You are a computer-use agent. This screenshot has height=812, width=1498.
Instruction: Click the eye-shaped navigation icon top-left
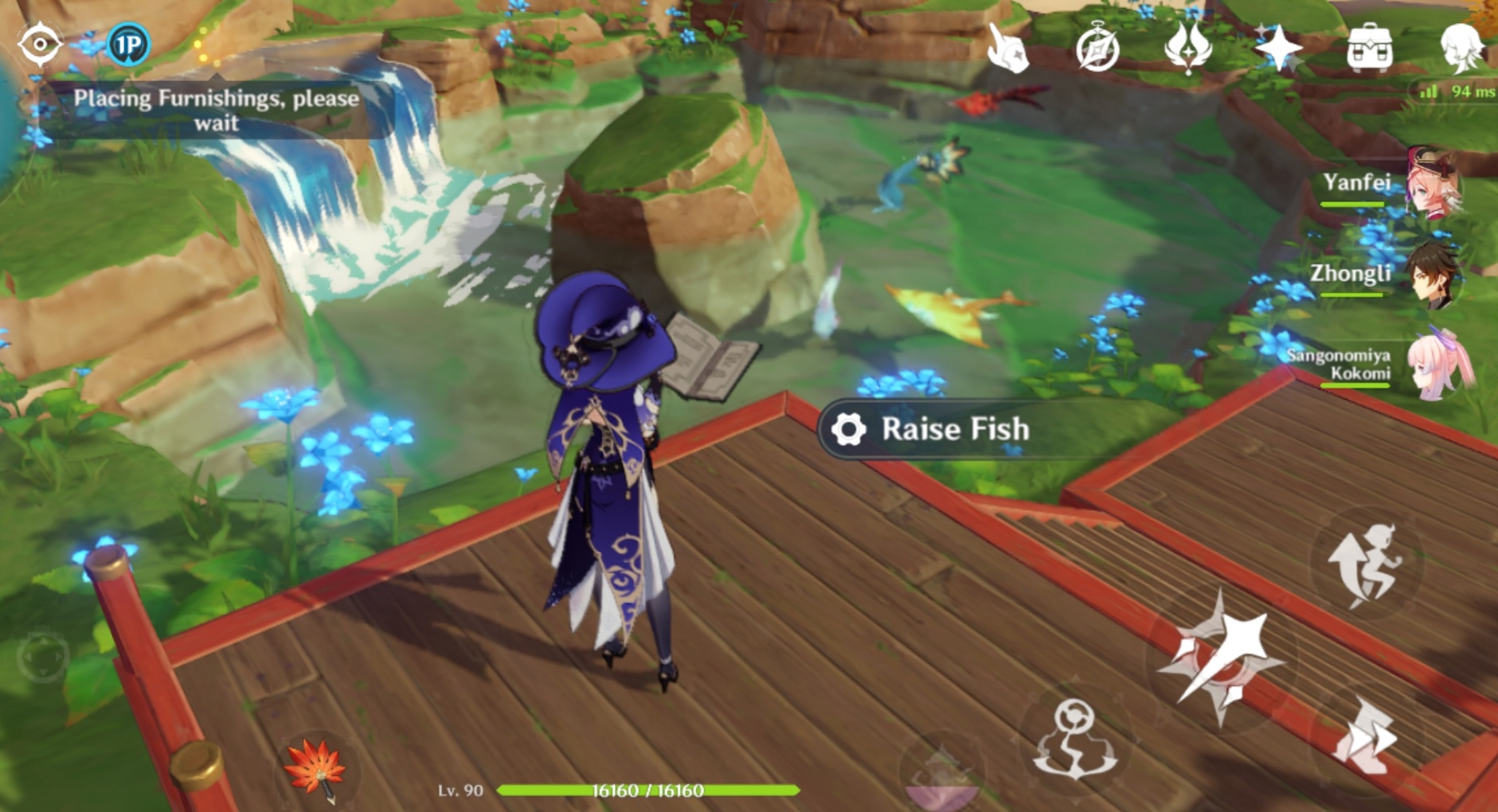(x=38, y=44)
